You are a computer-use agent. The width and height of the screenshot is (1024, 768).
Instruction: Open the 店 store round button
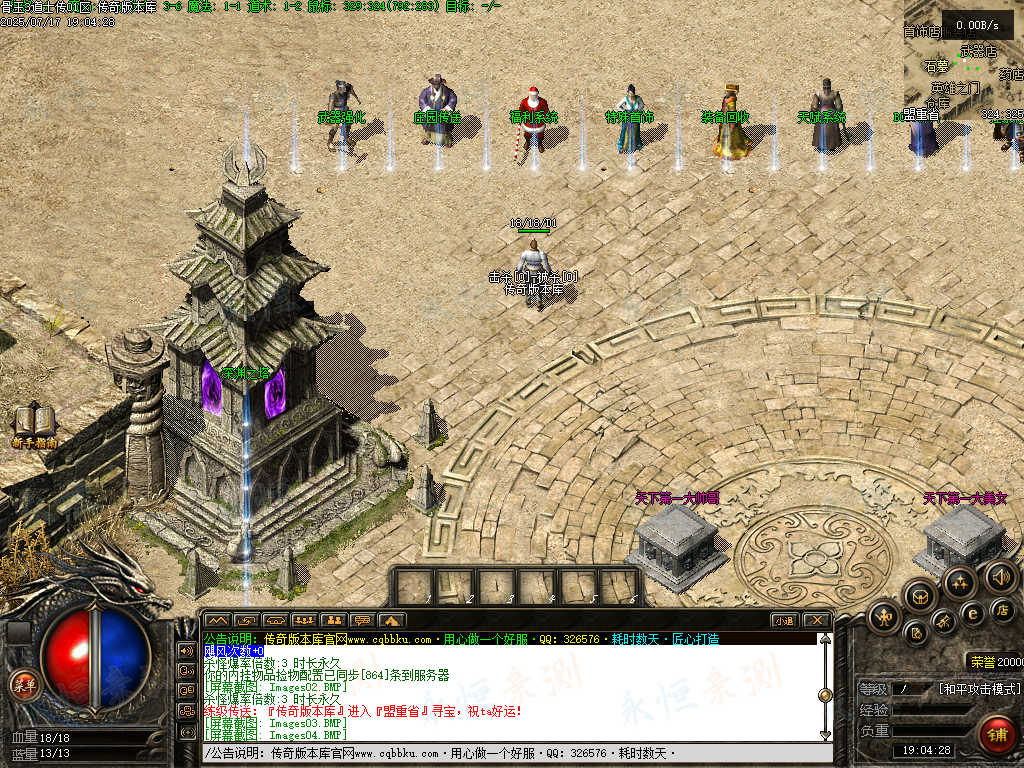click(1003, 609)
